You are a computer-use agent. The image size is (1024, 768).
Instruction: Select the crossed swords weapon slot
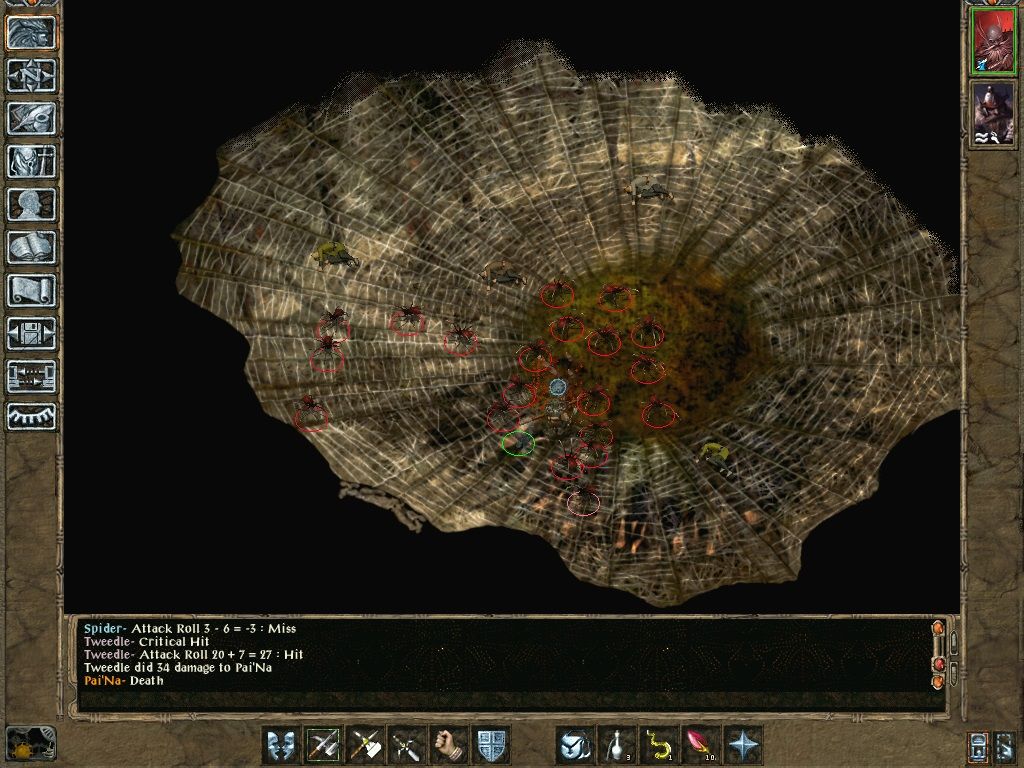(x=407, y=745)
